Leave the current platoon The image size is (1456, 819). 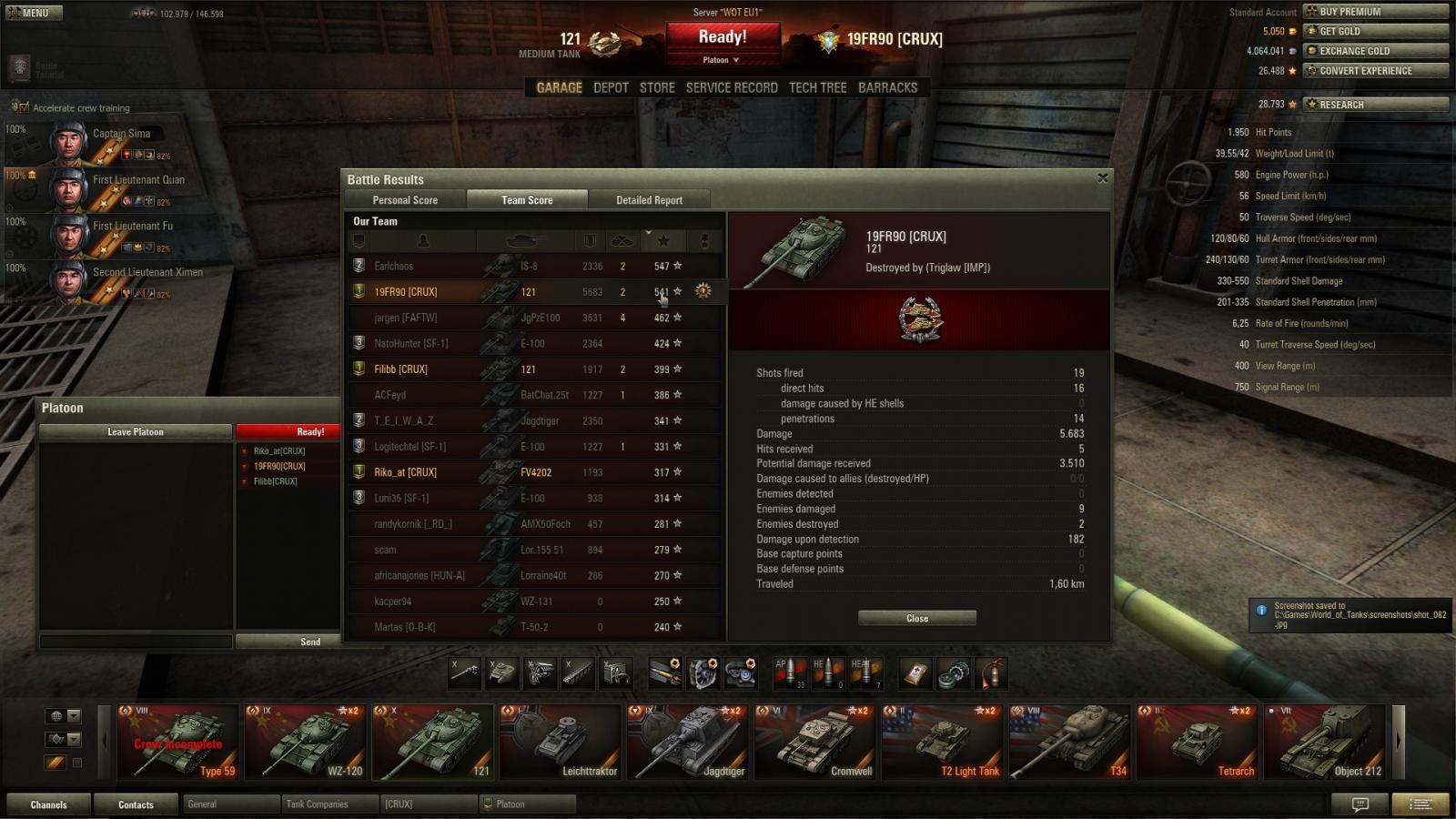[x=136, y=432]
